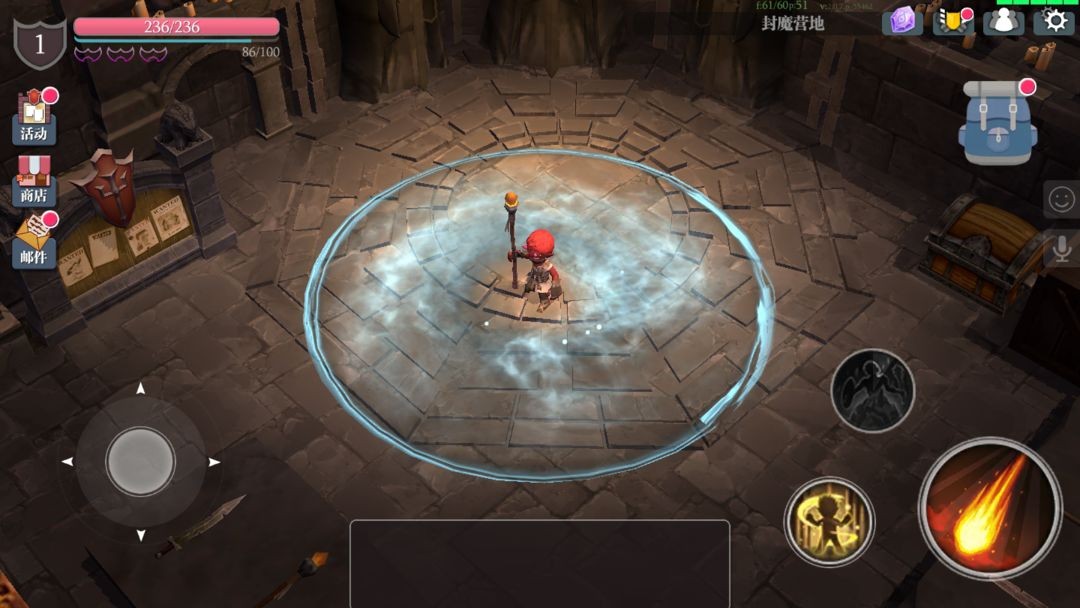Open the gear settings menu
The image size is (1080, 608).
pos(1053,21)
